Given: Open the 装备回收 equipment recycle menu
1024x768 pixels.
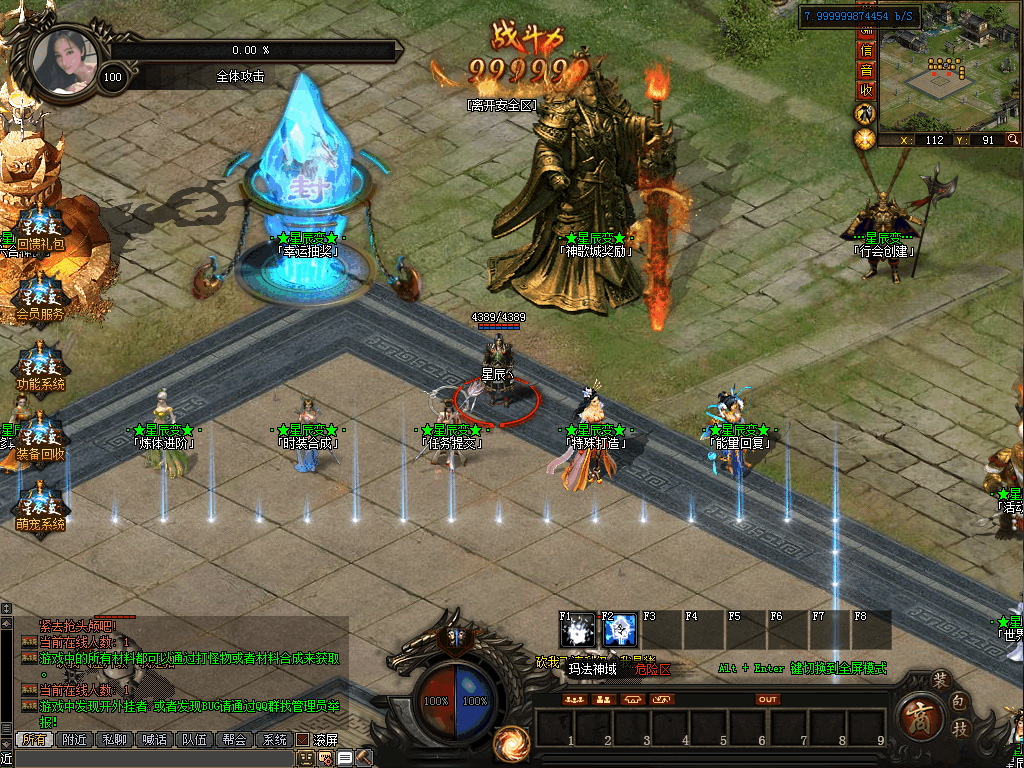Looking at the screenshot, I should click(40, 439).
